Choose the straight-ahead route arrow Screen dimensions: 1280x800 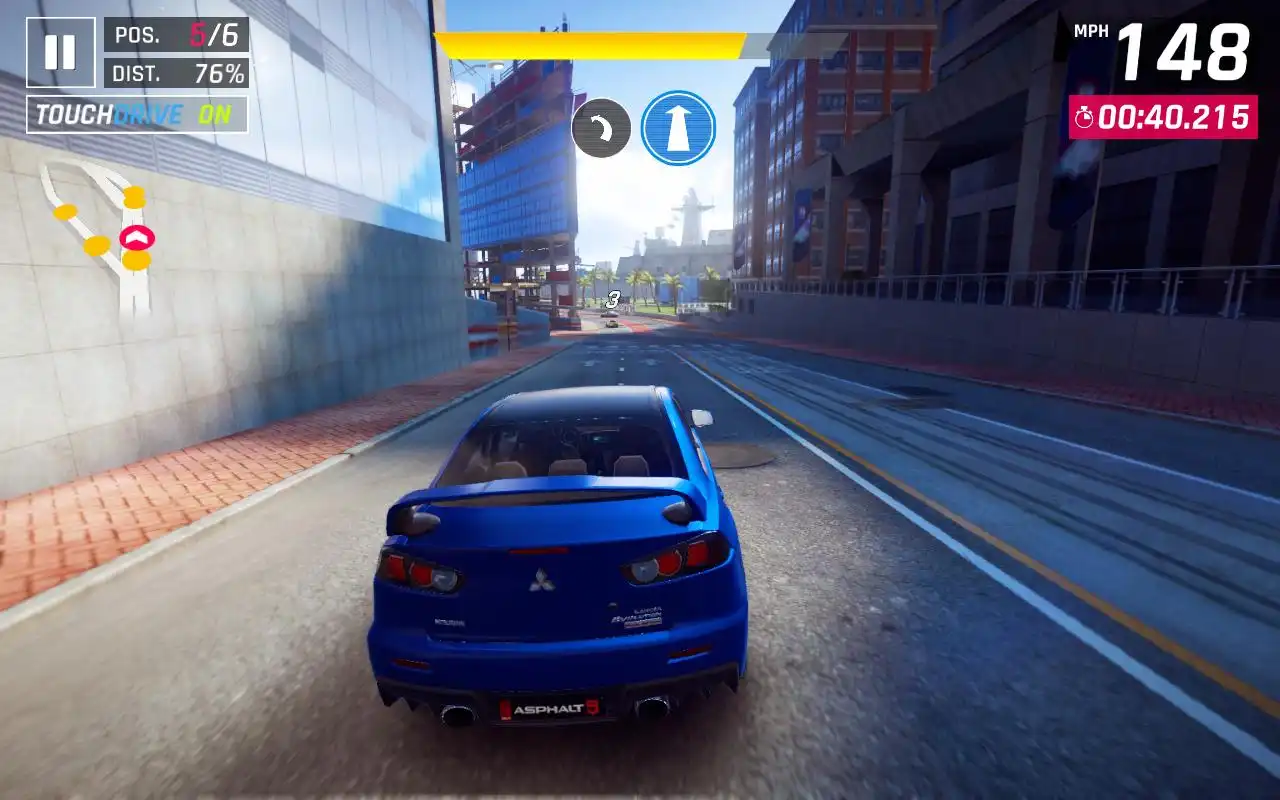coord(678,128)
